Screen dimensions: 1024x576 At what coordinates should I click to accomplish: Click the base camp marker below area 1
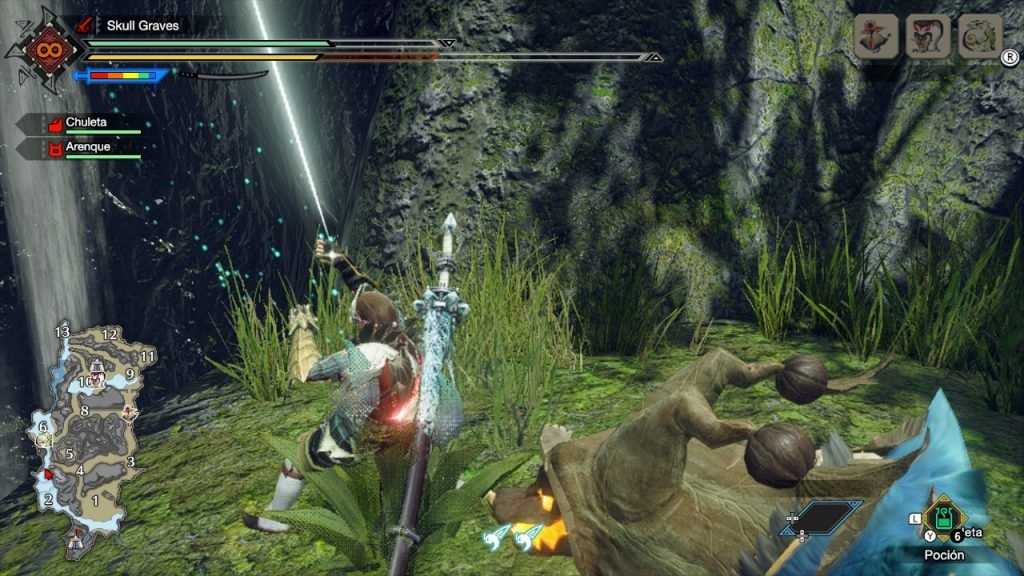(76, 541)
